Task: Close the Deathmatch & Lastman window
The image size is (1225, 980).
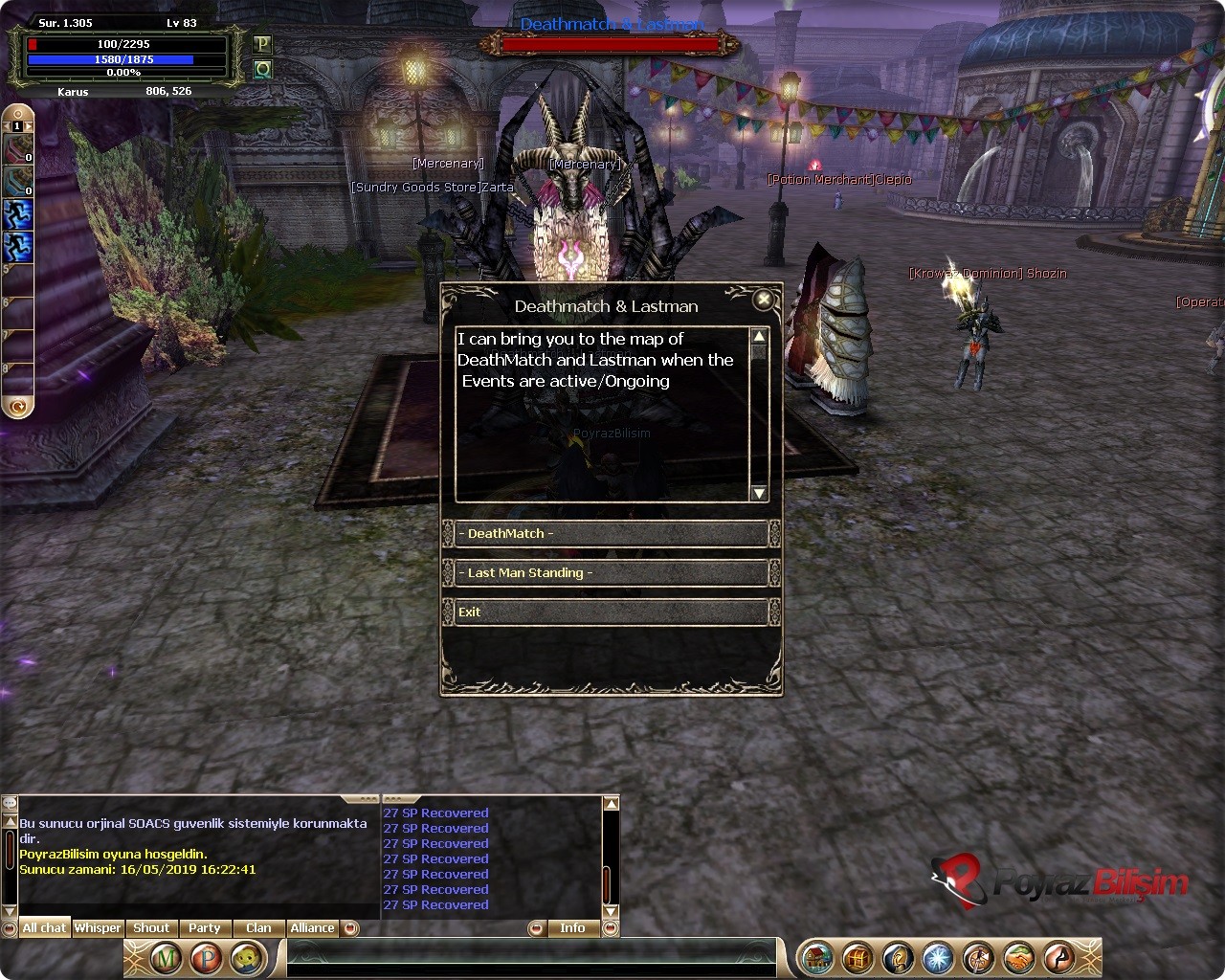Action: tap(764, 301)
